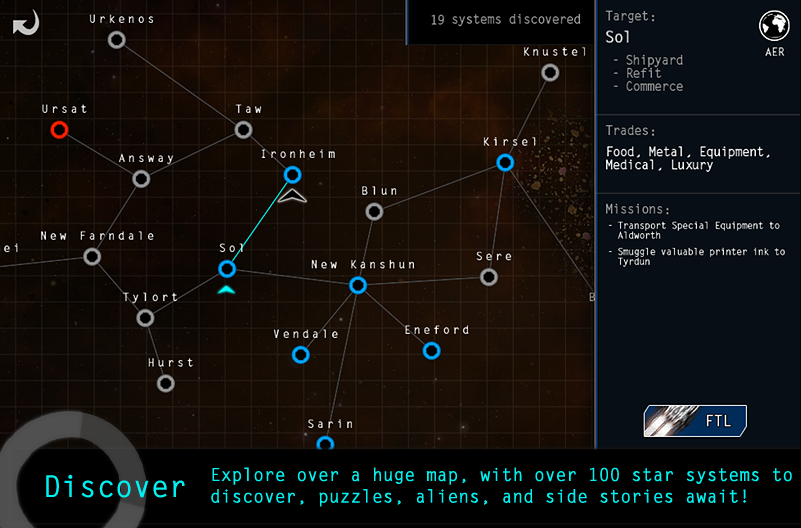Screen dimensions: 801x528
Task: Select the Eneford system node
Action: pos(431,350)
